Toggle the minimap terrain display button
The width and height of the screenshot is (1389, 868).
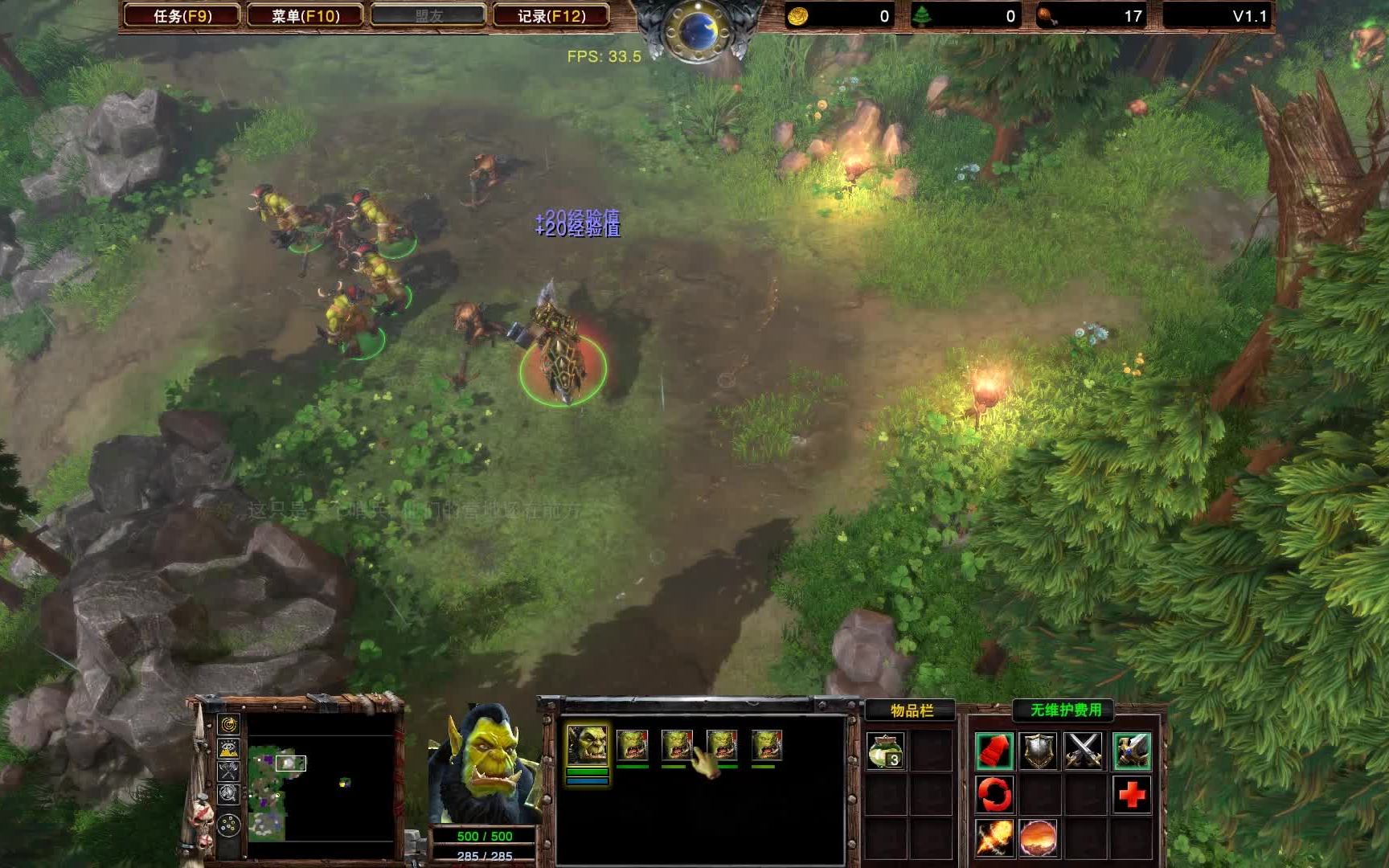(x=229, y=748)
